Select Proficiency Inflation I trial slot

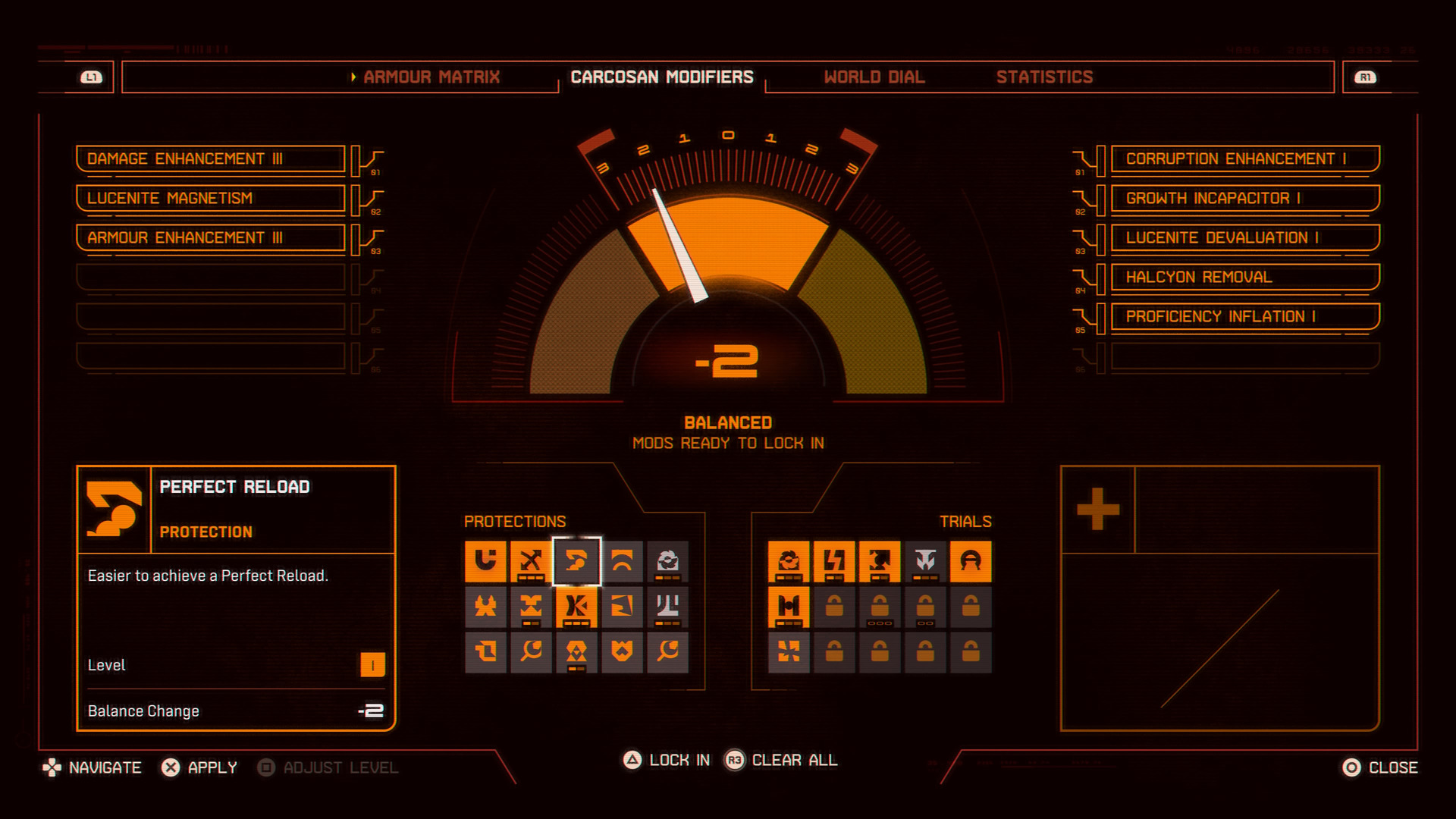tap(1244, 317)
